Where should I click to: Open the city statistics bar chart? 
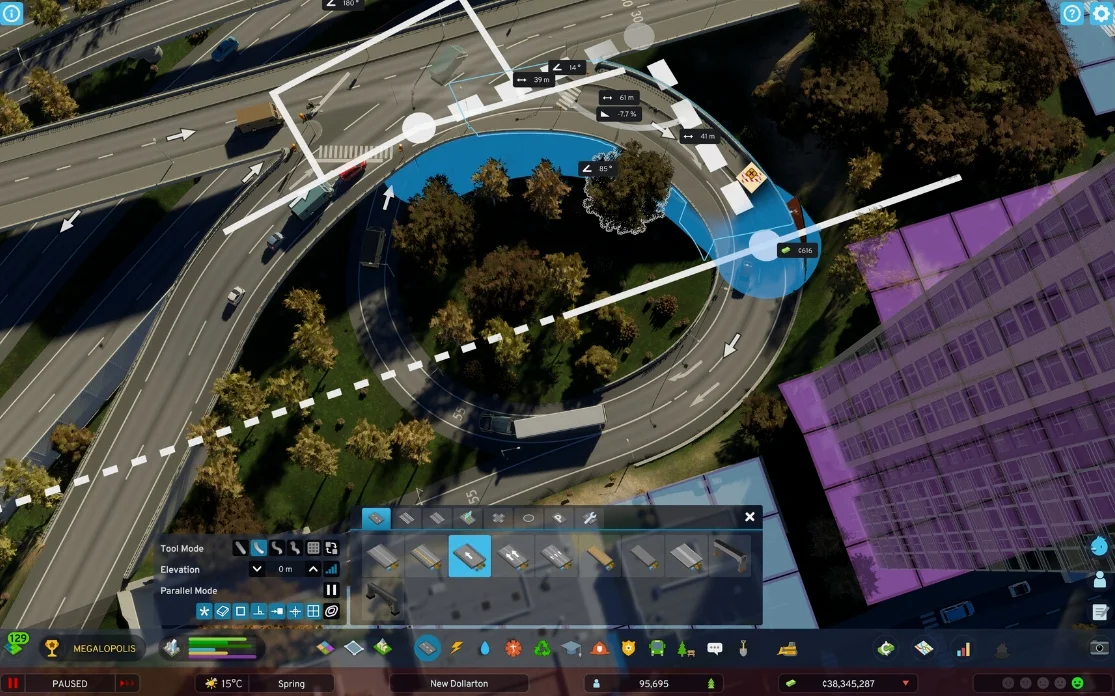pyautogui.click(x=963, y=648)
